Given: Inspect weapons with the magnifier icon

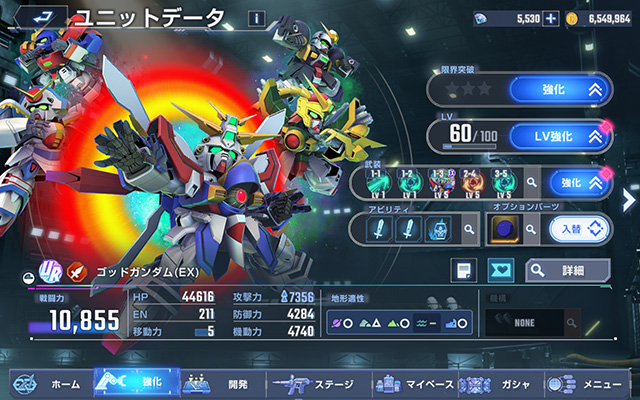Looking at the screenshot, I should (531, 183).
